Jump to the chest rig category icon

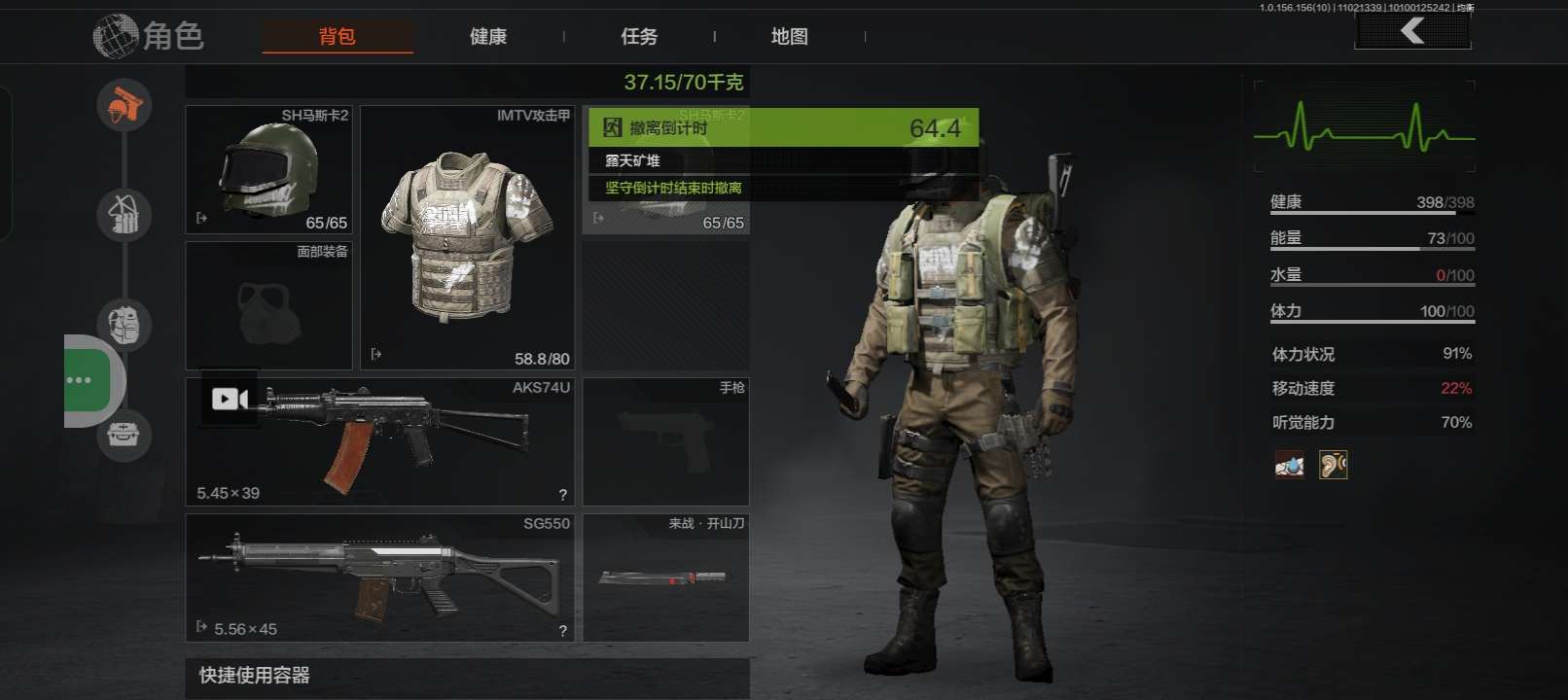[125, 214]
